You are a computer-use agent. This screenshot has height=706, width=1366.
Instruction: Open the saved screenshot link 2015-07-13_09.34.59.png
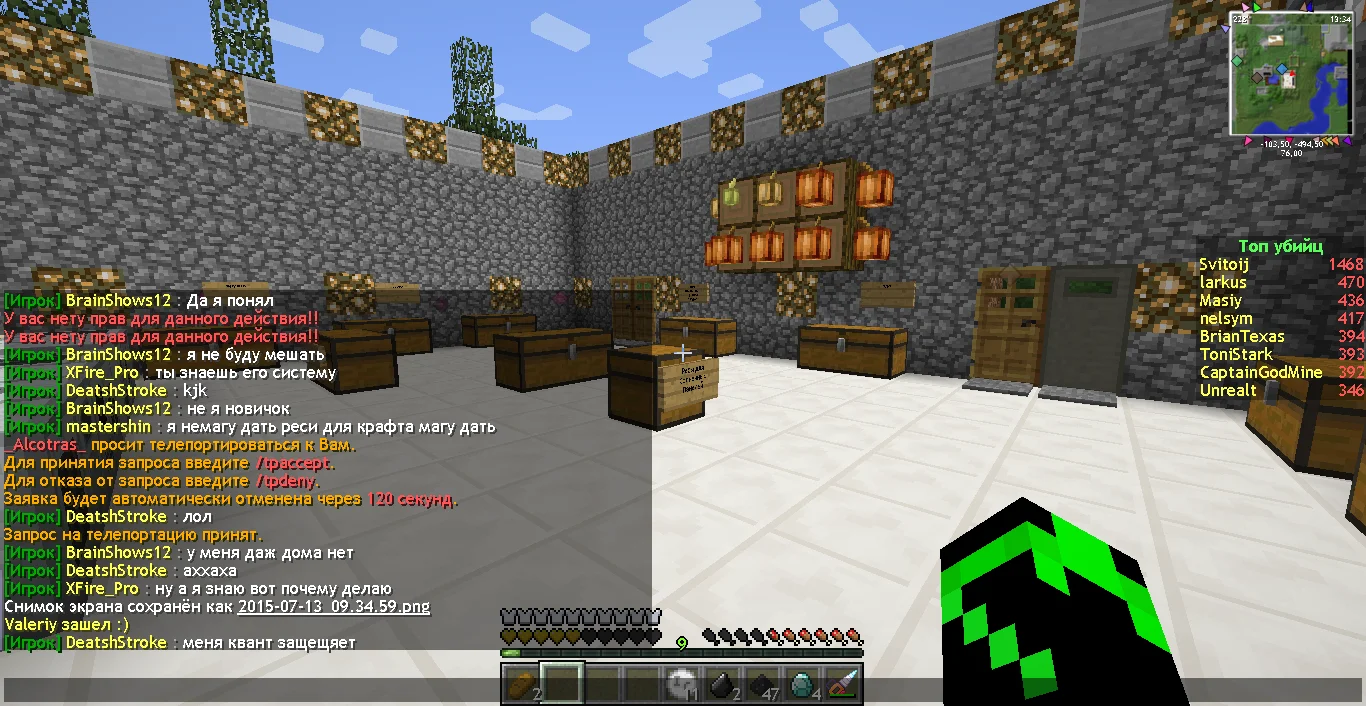point(334,607)
